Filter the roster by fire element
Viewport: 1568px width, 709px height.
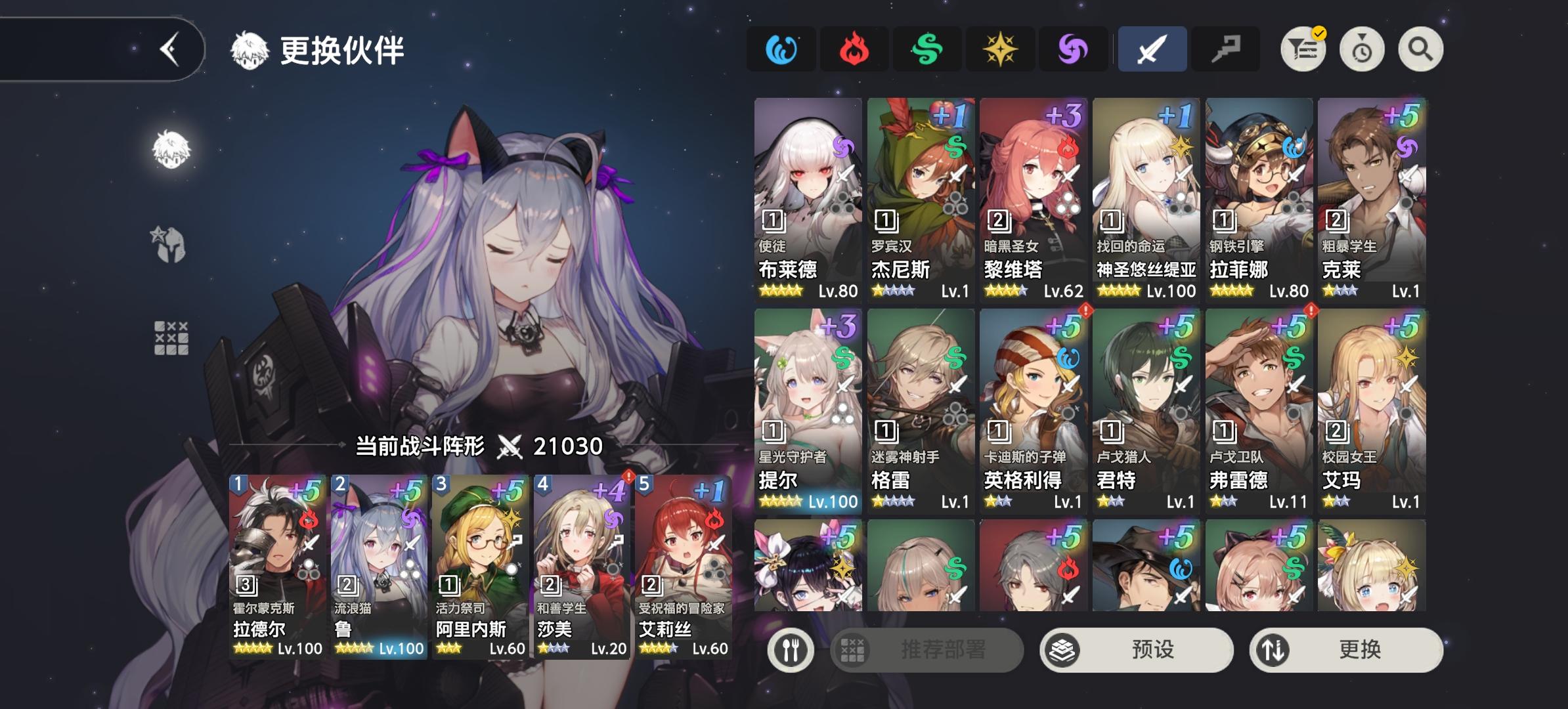click(x=854, y=49)
